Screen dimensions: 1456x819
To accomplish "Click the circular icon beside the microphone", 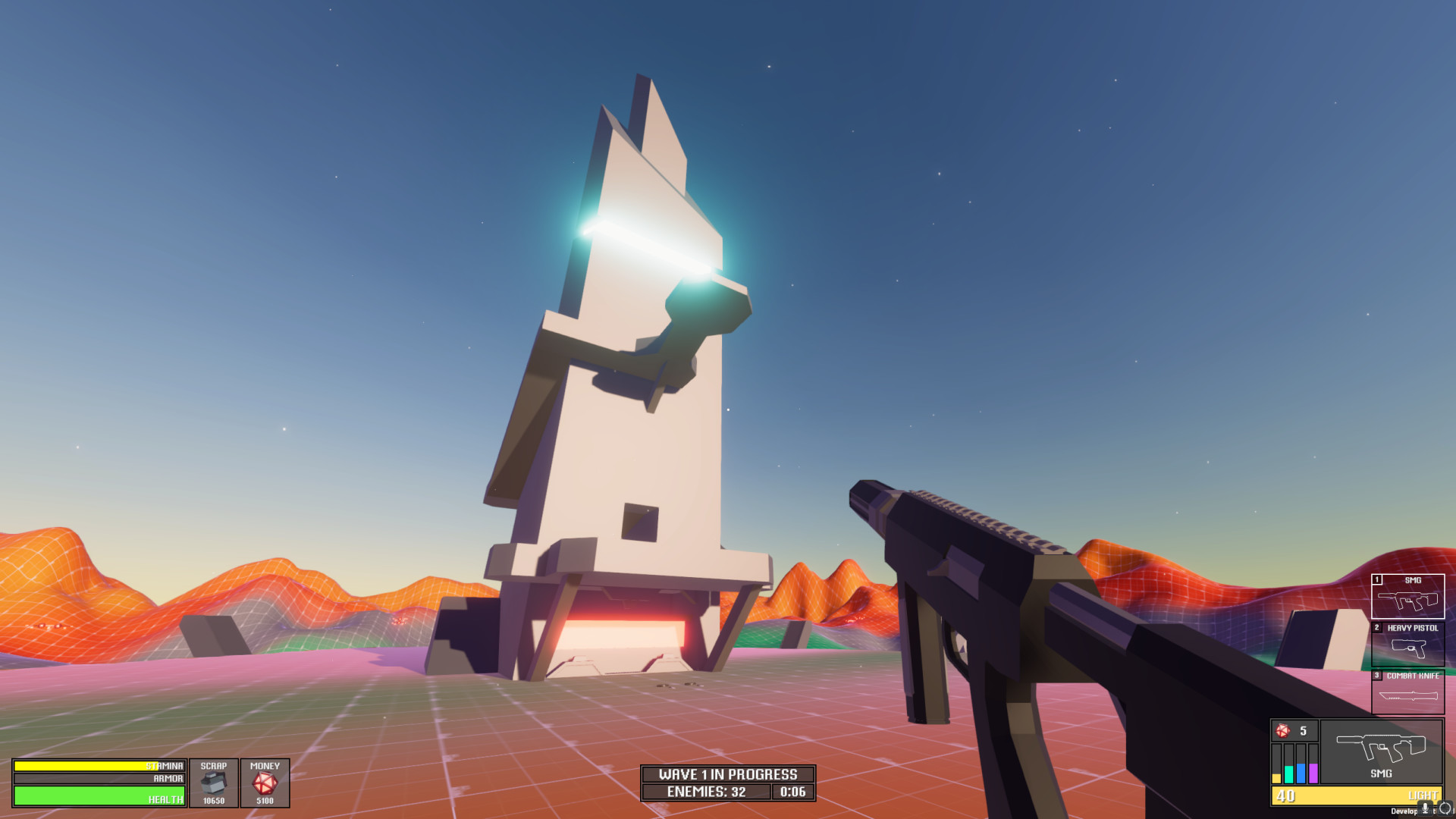I will tap(1447, 808).
